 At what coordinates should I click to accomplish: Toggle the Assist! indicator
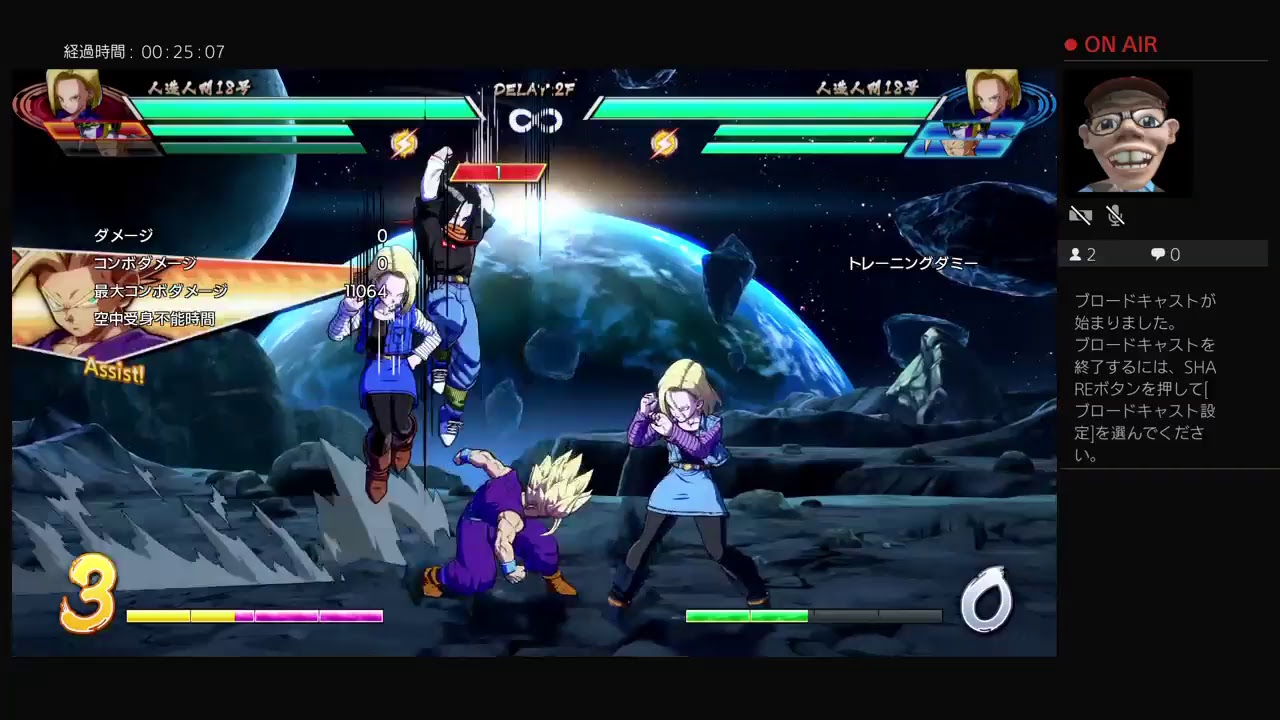click(112, 371)
